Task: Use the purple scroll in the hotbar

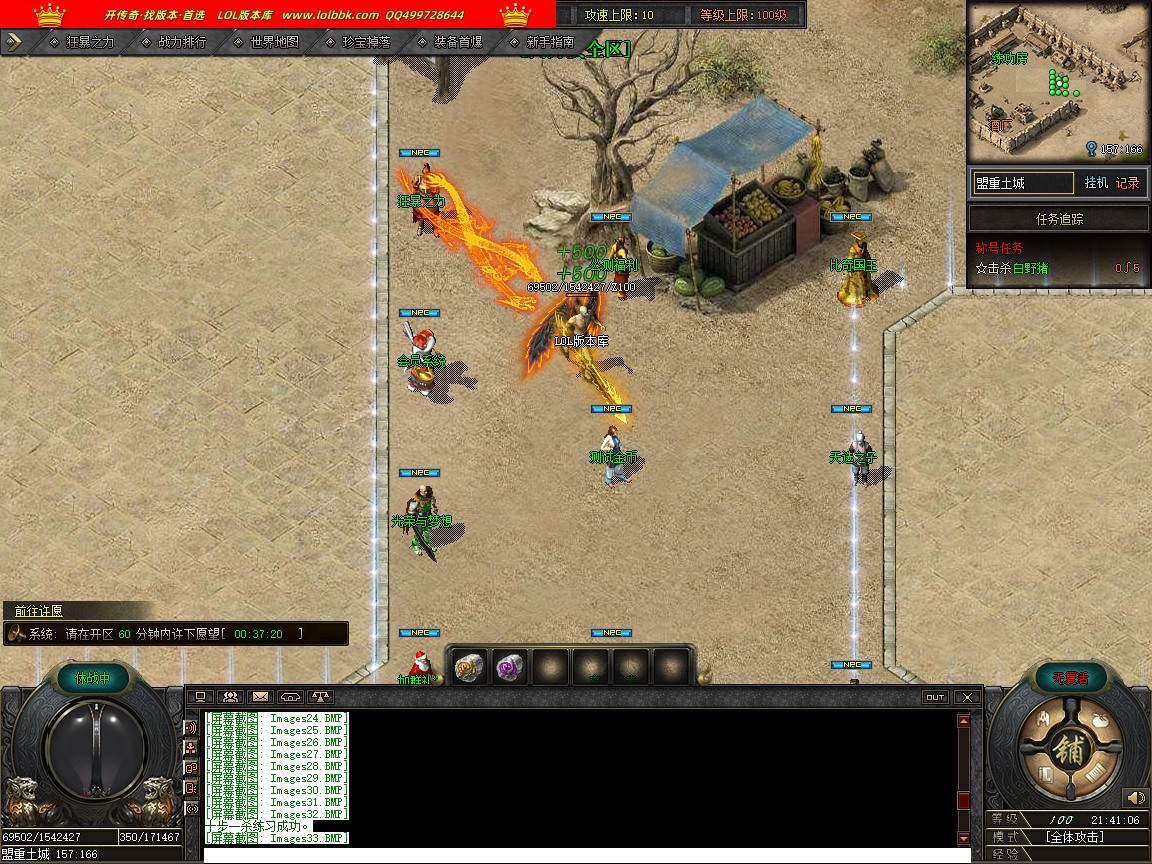Action: [510, 666]
